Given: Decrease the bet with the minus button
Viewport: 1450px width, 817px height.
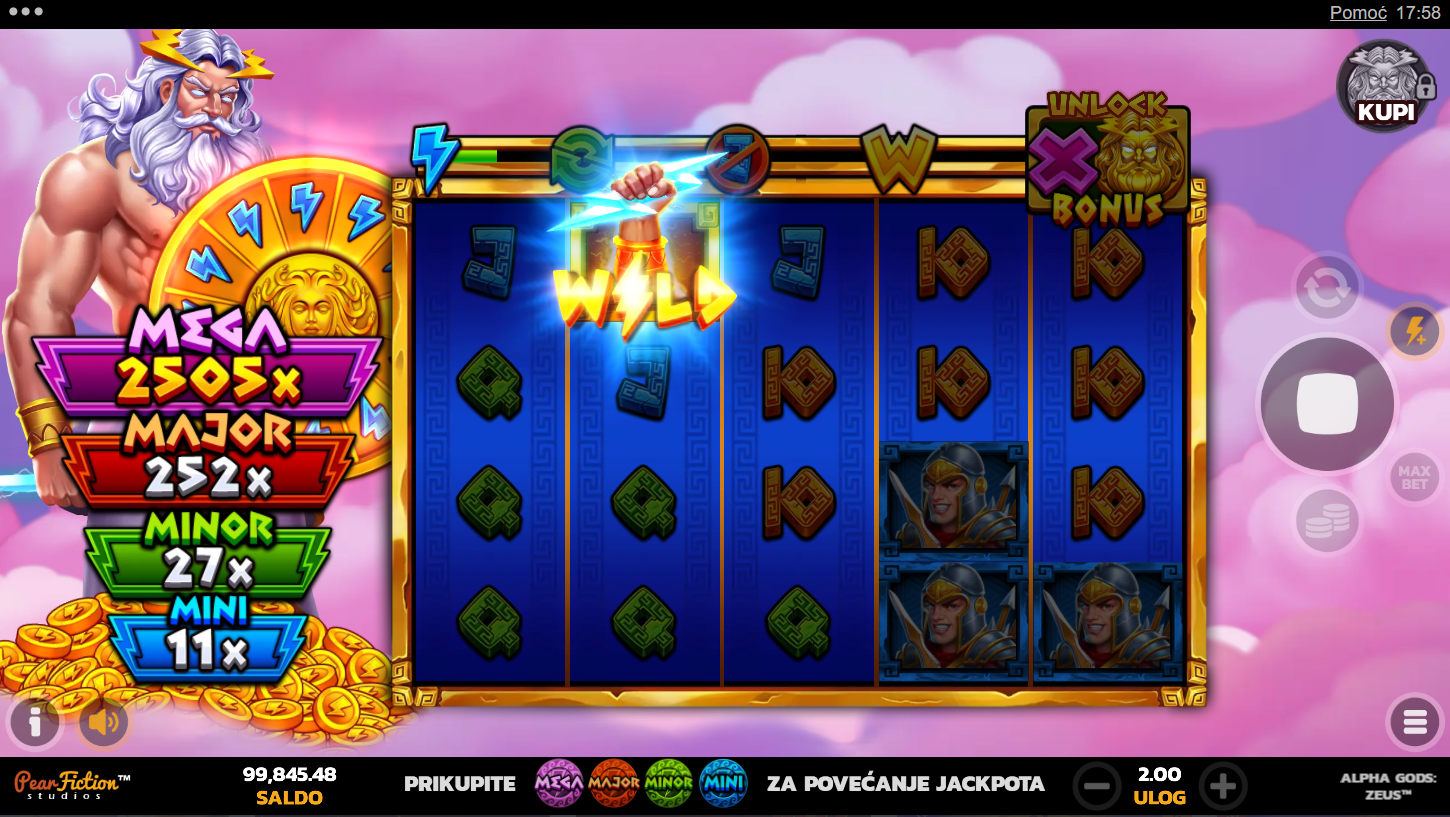Looking at the screenshot, I should pyautogui.click(x=1096, y=785).
